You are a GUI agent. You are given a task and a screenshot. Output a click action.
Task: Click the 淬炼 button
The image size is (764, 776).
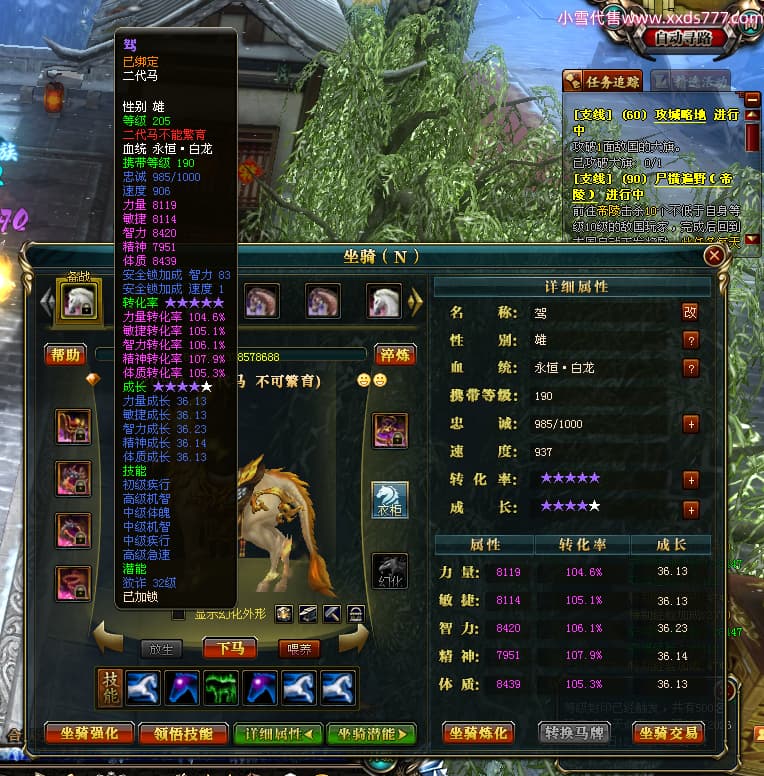coord(394,355)
